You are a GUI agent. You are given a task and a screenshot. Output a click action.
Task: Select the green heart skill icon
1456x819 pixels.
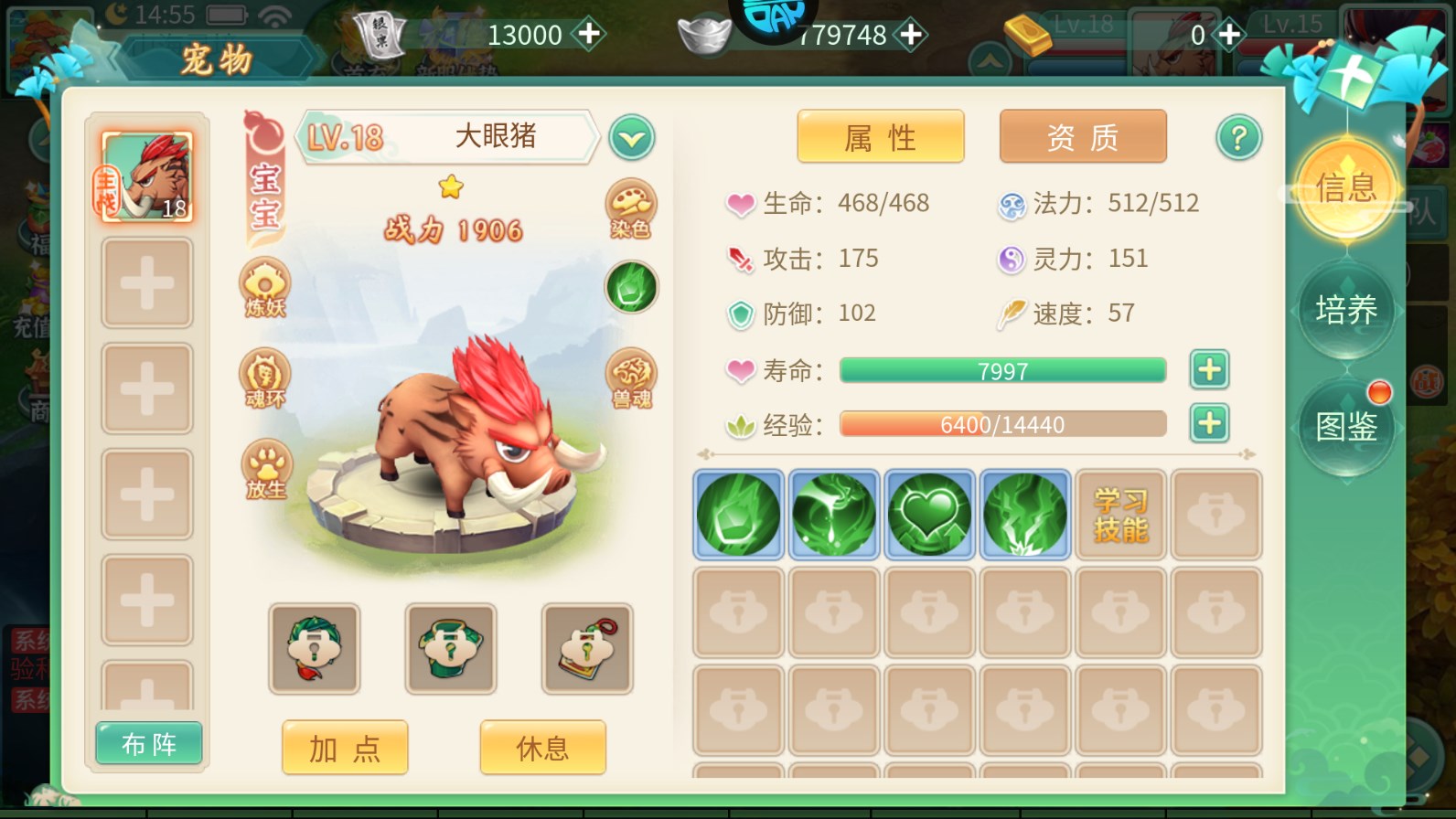pyautogui.click(x=929, y=515)
